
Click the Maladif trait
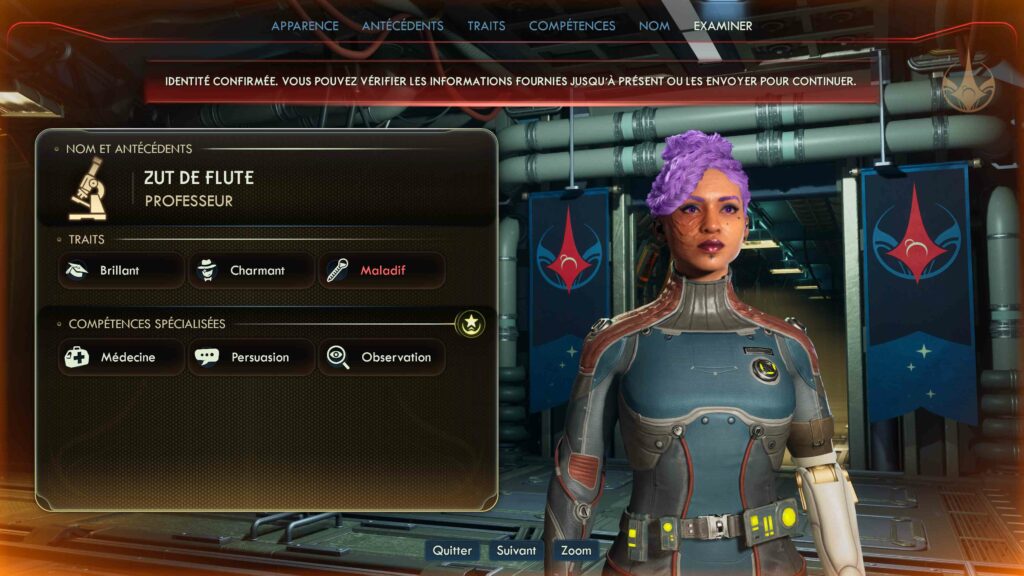tap(381, 270)
